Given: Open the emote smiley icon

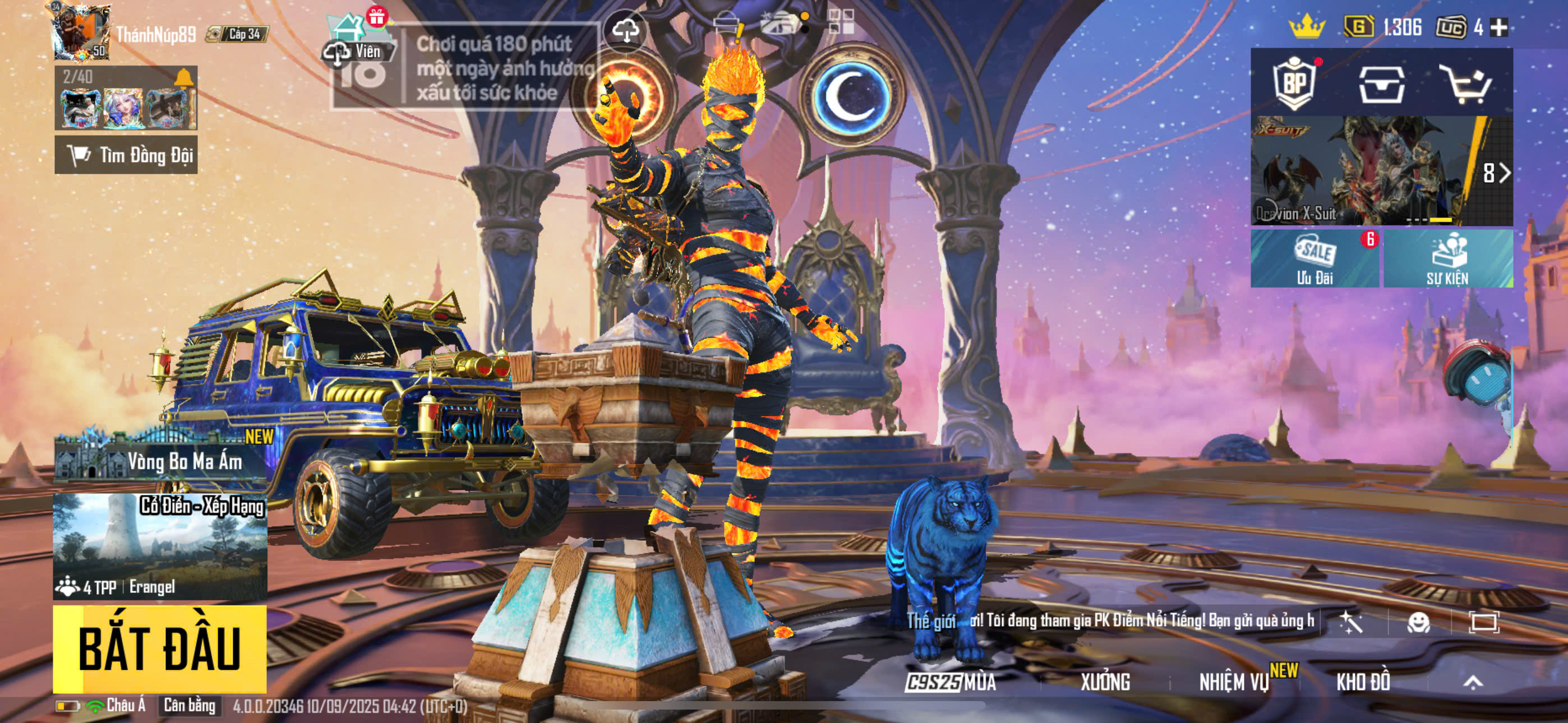Looking at the screenshot, I should pos(1418,622).
